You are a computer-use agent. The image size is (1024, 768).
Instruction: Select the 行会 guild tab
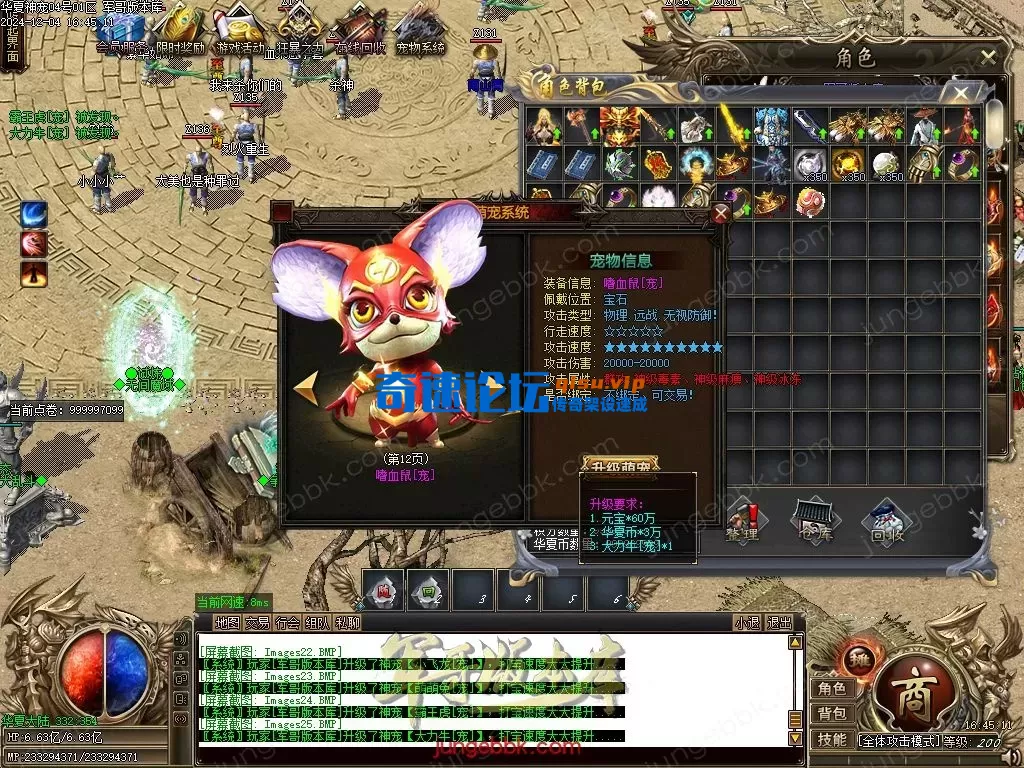[288, 622]
